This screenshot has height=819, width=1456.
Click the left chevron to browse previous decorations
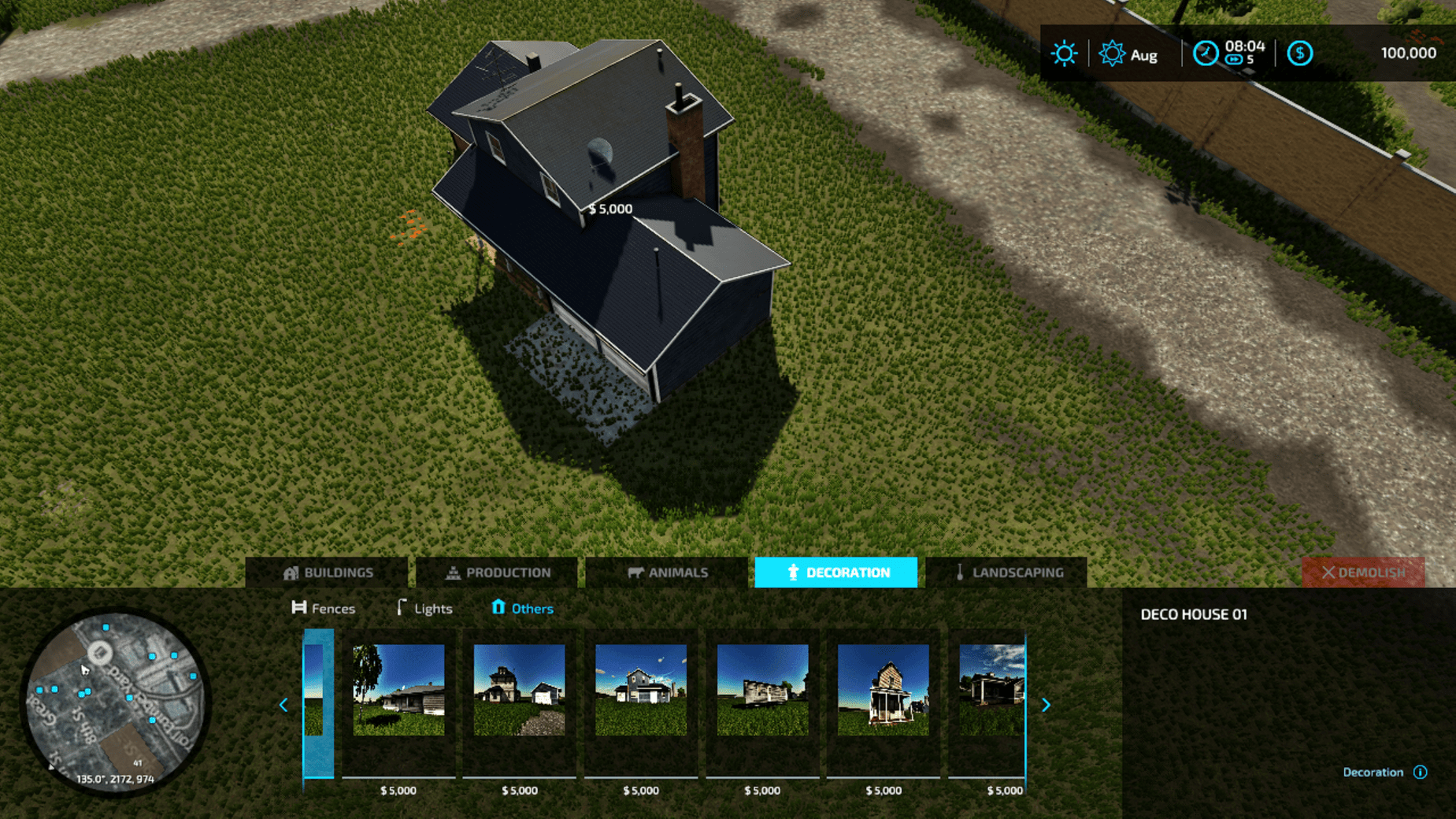tap(283, 704)
